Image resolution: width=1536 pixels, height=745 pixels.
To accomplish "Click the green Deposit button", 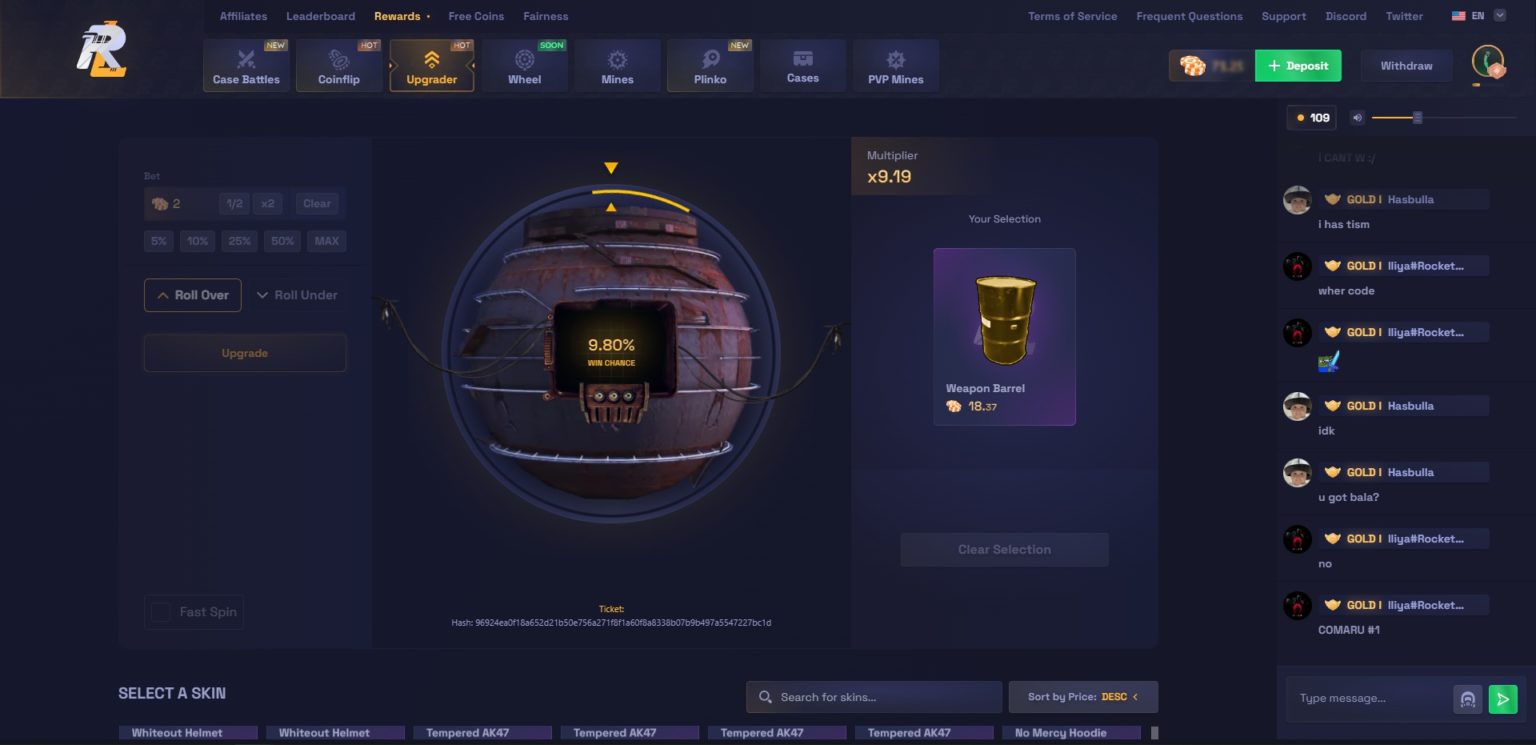I will click(x=1299, y=65).
